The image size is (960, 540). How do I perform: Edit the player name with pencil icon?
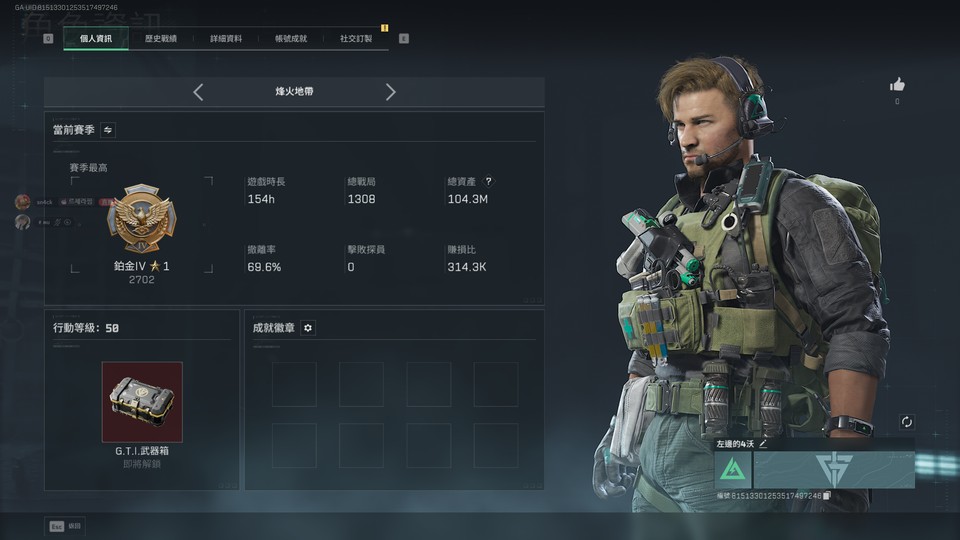point(763,443)
